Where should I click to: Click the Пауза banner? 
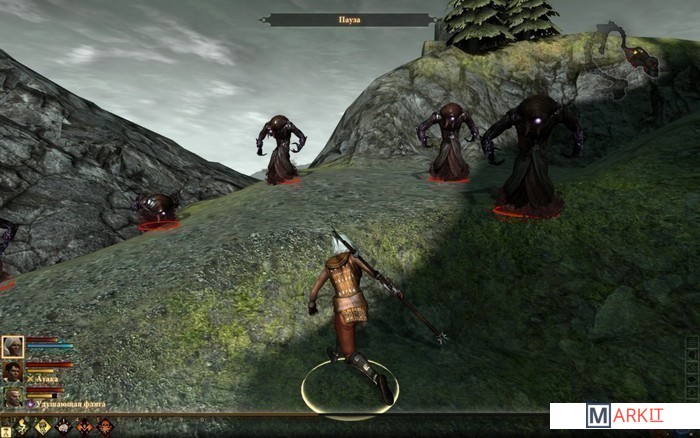pyautogui.click(x=350, y=19)
